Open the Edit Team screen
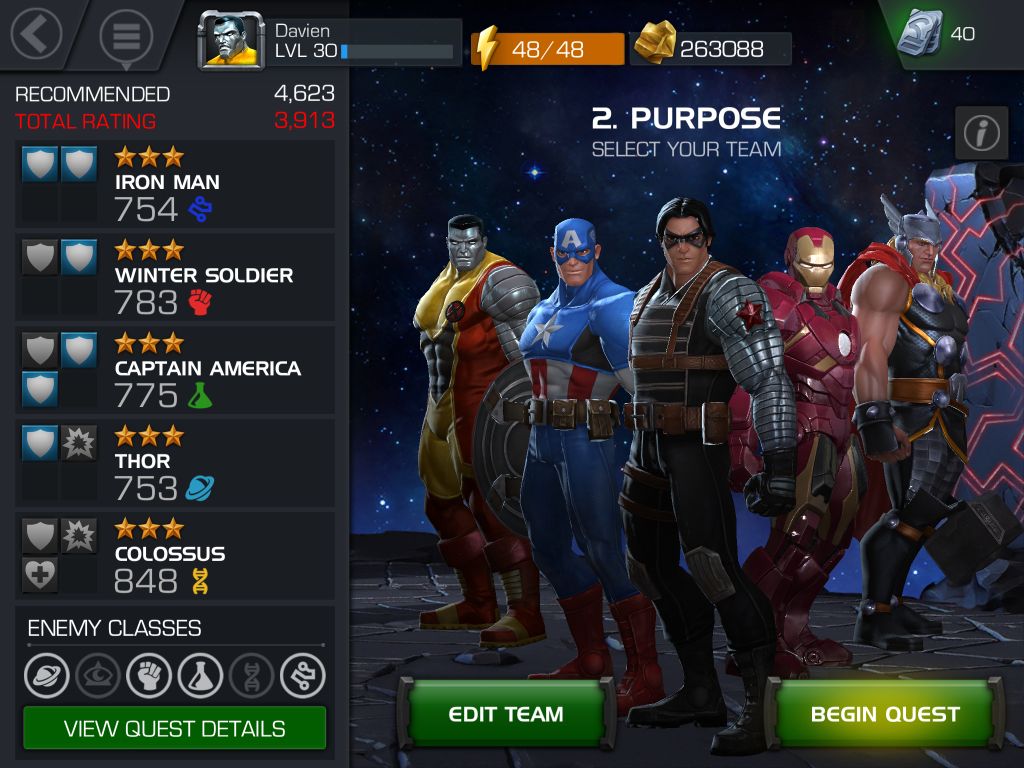1024x768 pixels. [x=505, y=714]
